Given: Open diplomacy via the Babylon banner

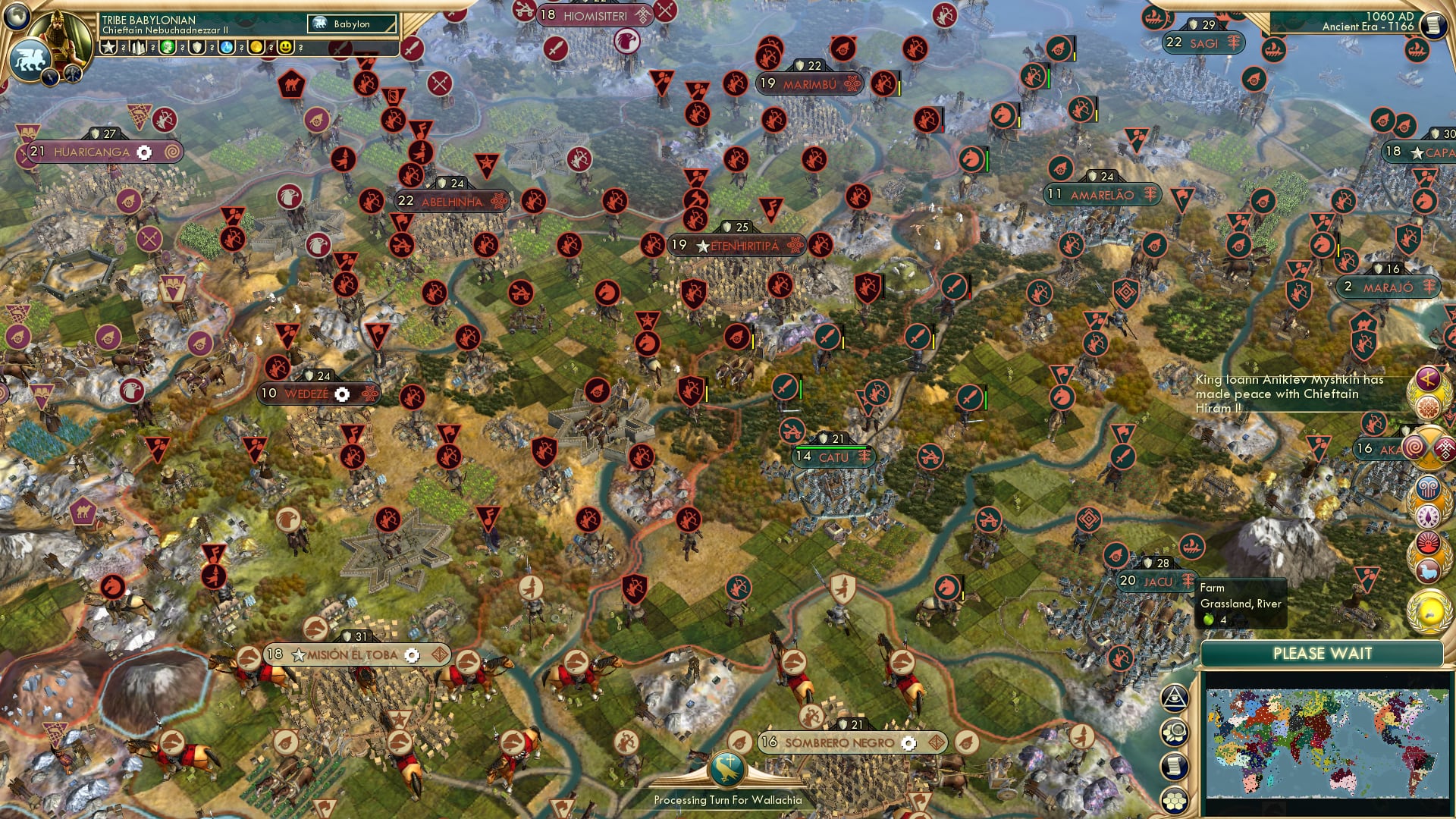Looking at the screenshot, I should pos(350,24).
